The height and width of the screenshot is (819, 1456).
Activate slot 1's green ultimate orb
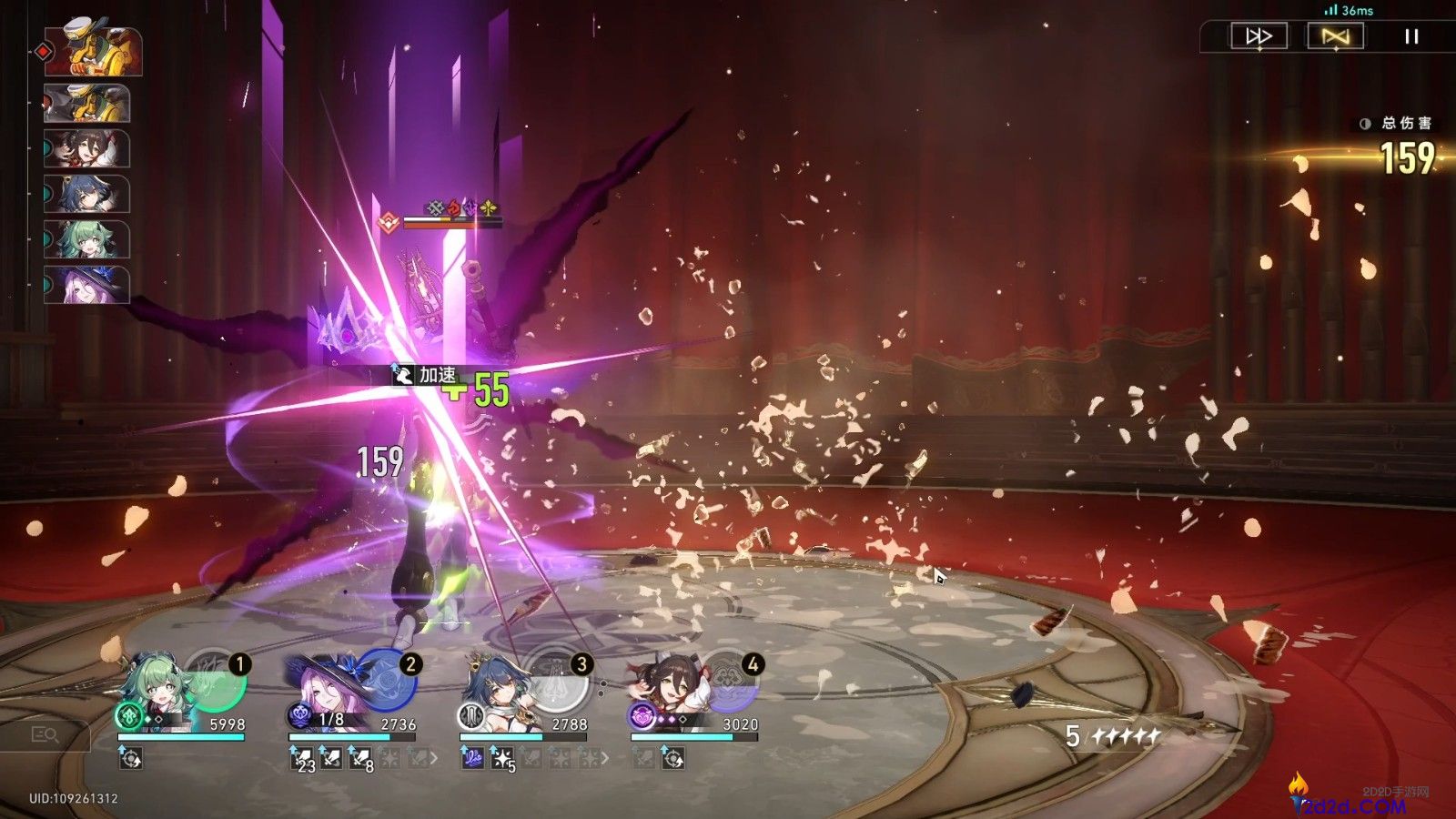pyautogui.click(x=217, y=681)
